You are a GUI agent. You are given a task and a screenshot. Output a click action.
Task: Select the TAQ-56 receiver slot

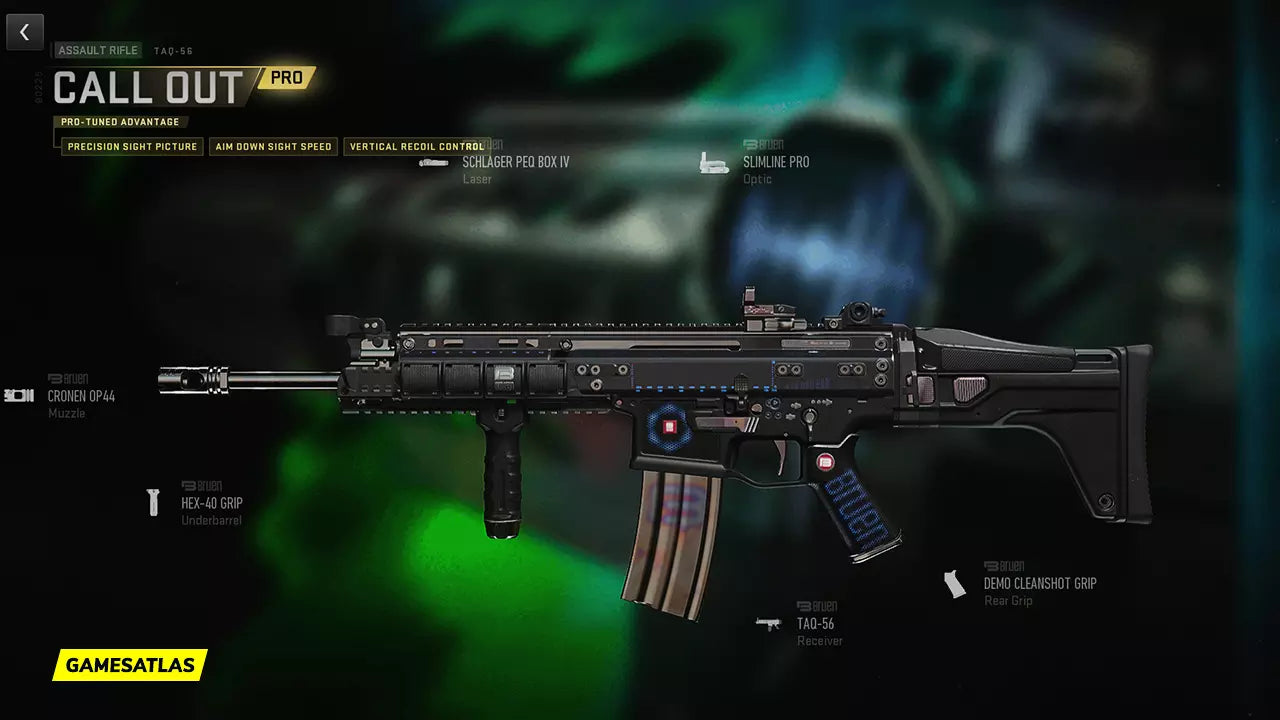point(815,623)
